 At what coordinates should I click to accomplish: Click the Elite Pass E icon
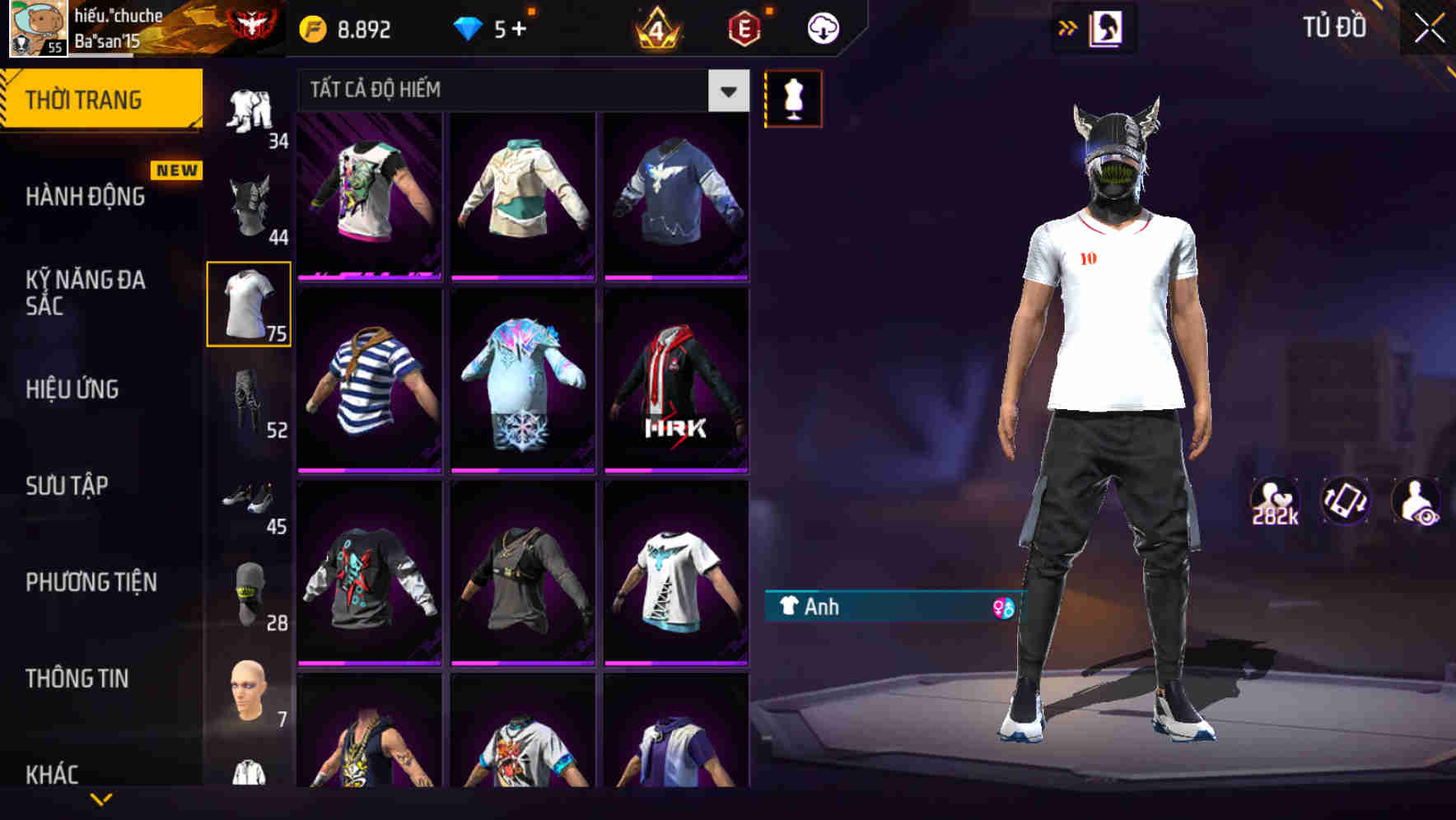coord(743,27)
